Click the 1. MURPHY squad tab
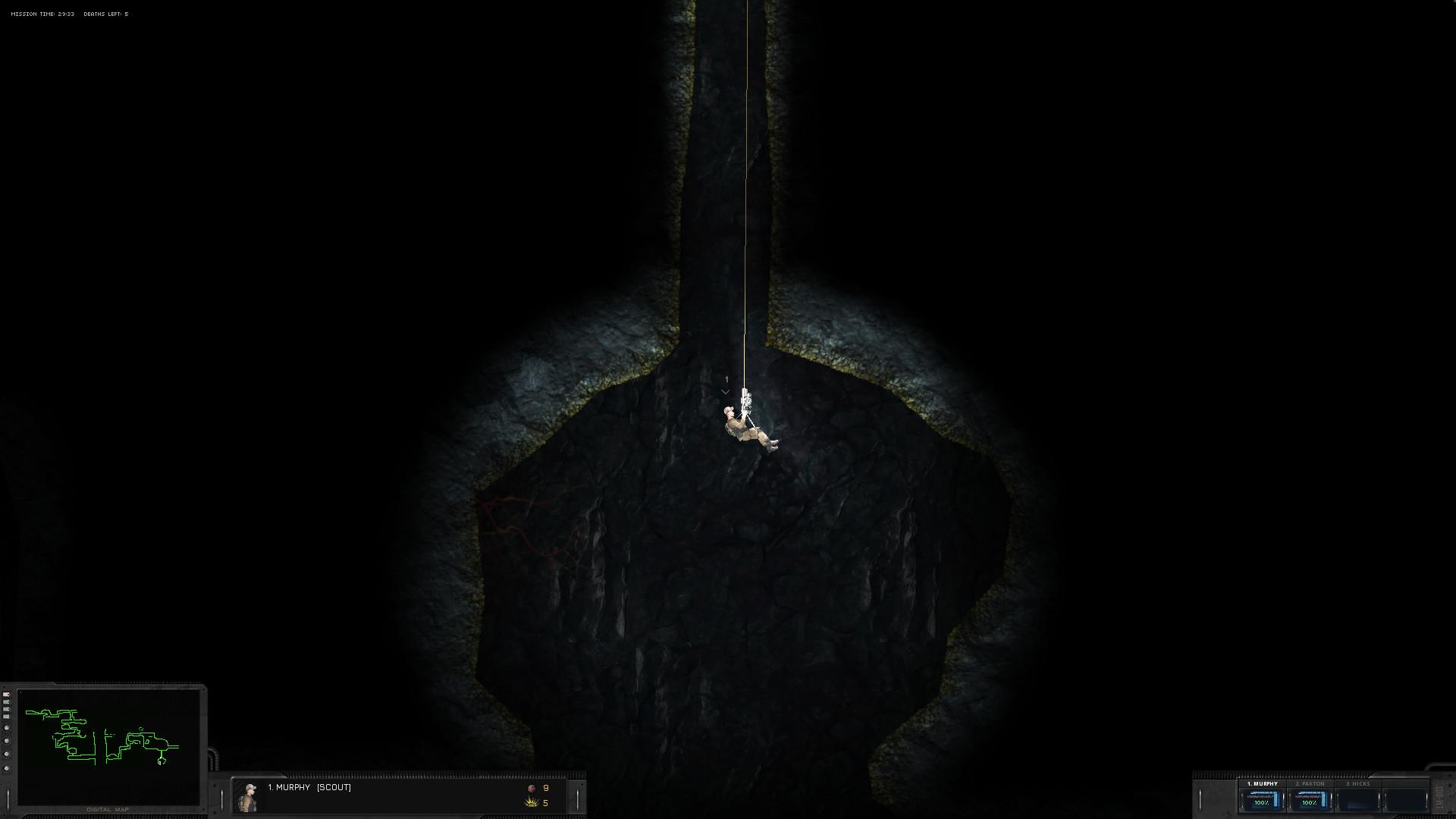The image size is (1456, 819). 1263,783
